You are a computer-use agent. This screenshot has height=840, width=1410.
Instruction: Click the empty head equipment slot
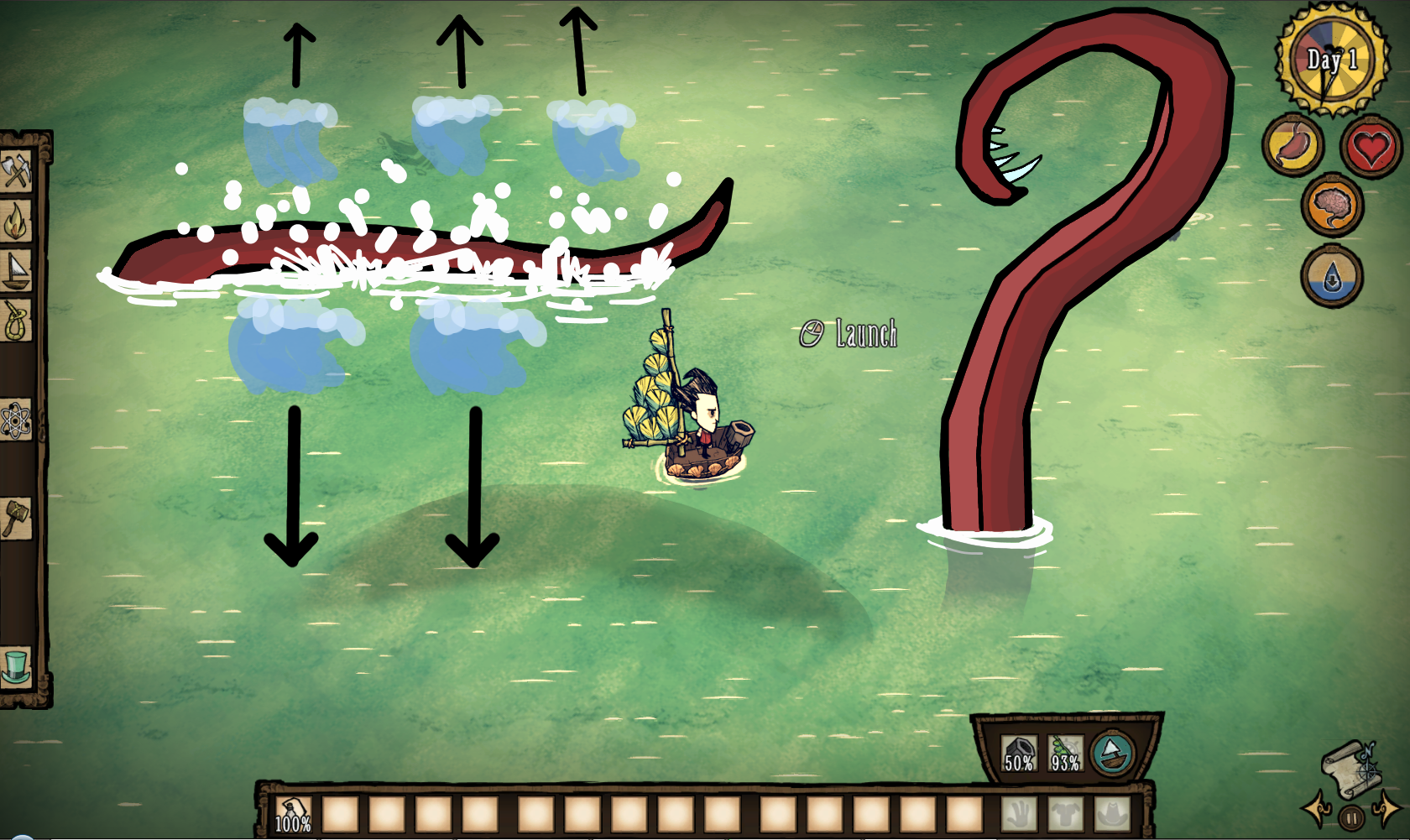pyautogui.click(x=1112, y=814)
